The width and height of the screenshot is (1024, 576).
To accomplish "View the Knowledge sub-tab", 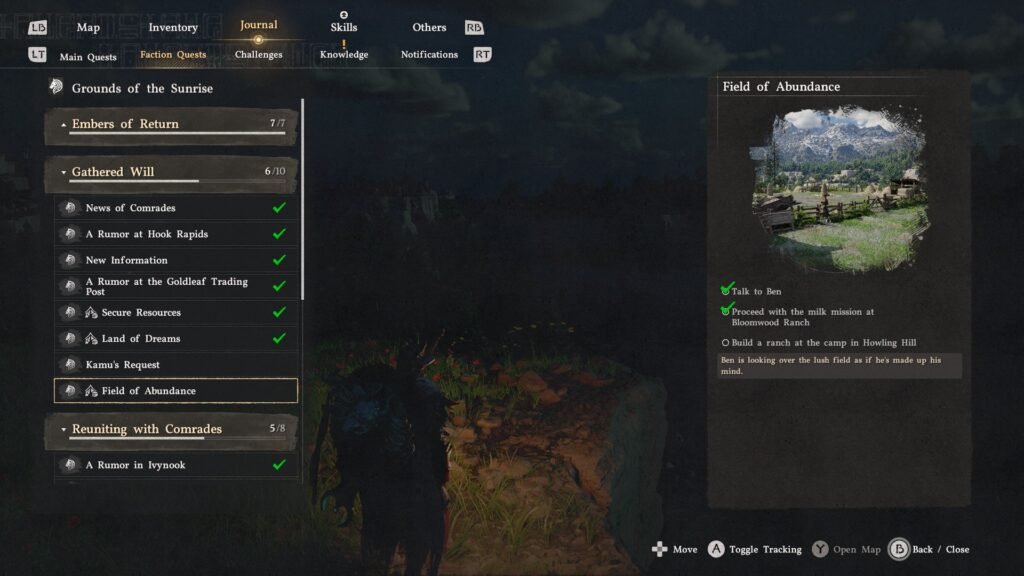I will click(344, 55).
